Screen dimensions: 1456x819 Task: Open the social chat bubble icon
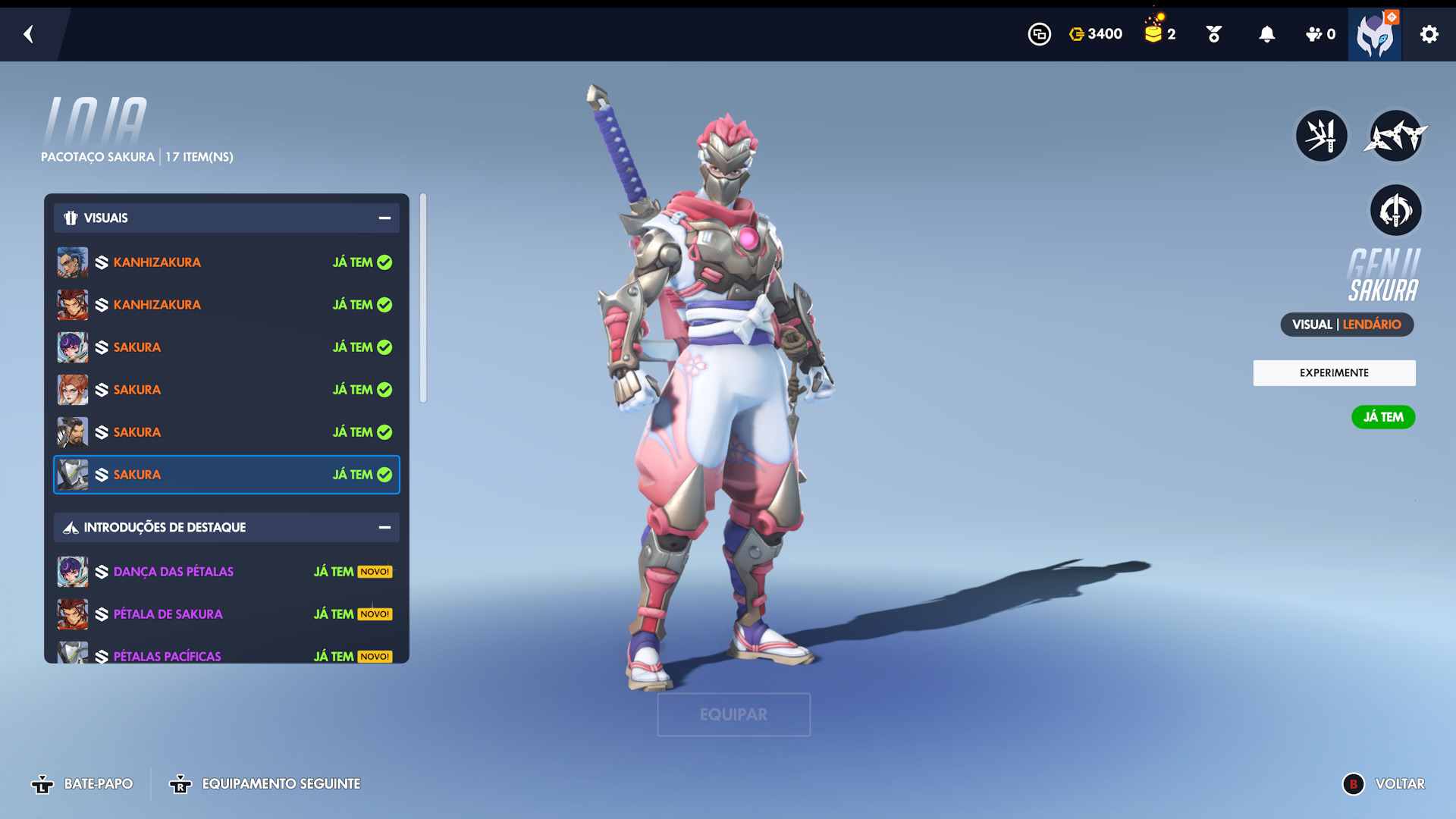(x=1039, y=34)
